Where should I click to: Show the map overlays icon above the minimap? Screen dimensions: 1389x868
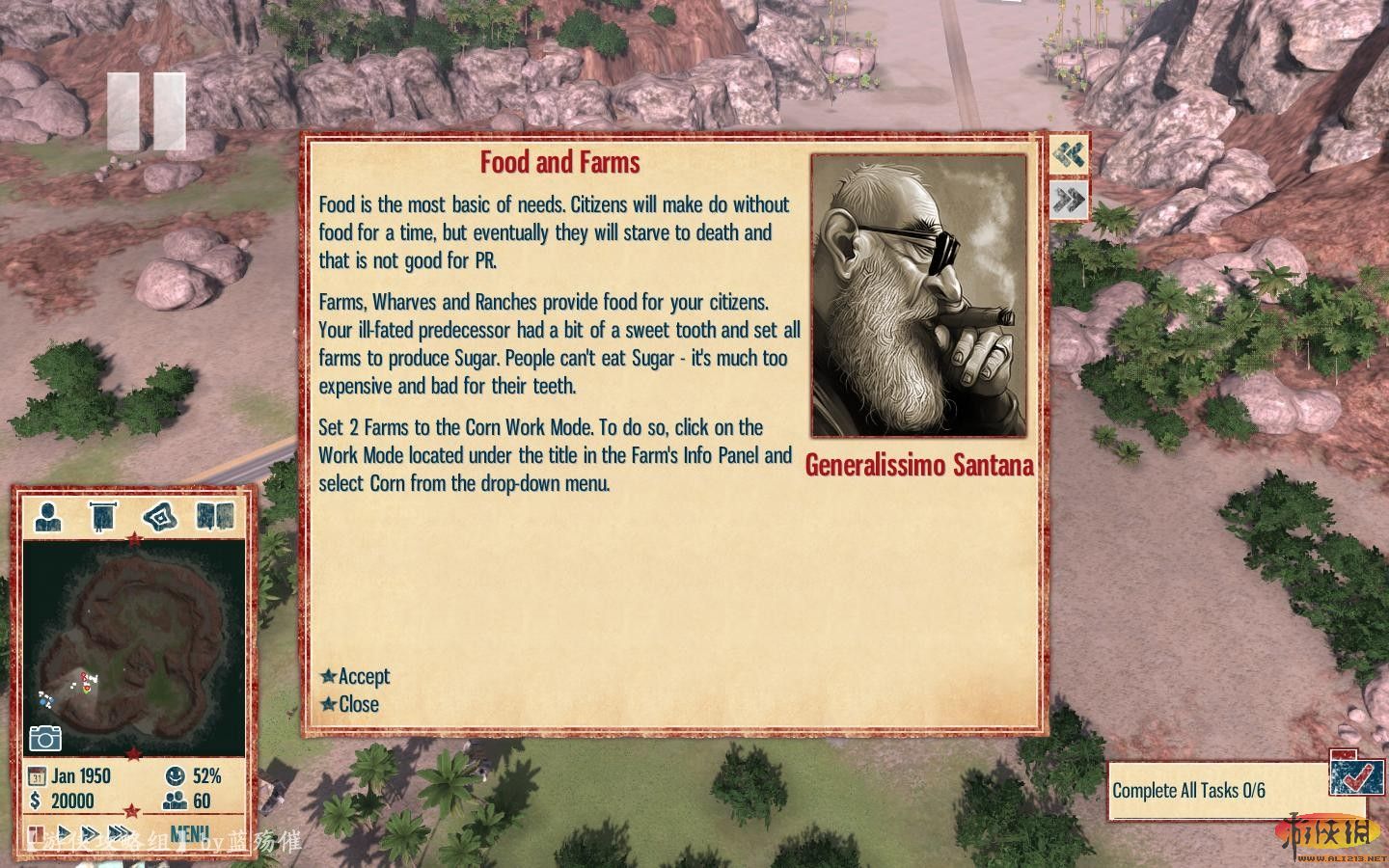[x=160, y=517]
